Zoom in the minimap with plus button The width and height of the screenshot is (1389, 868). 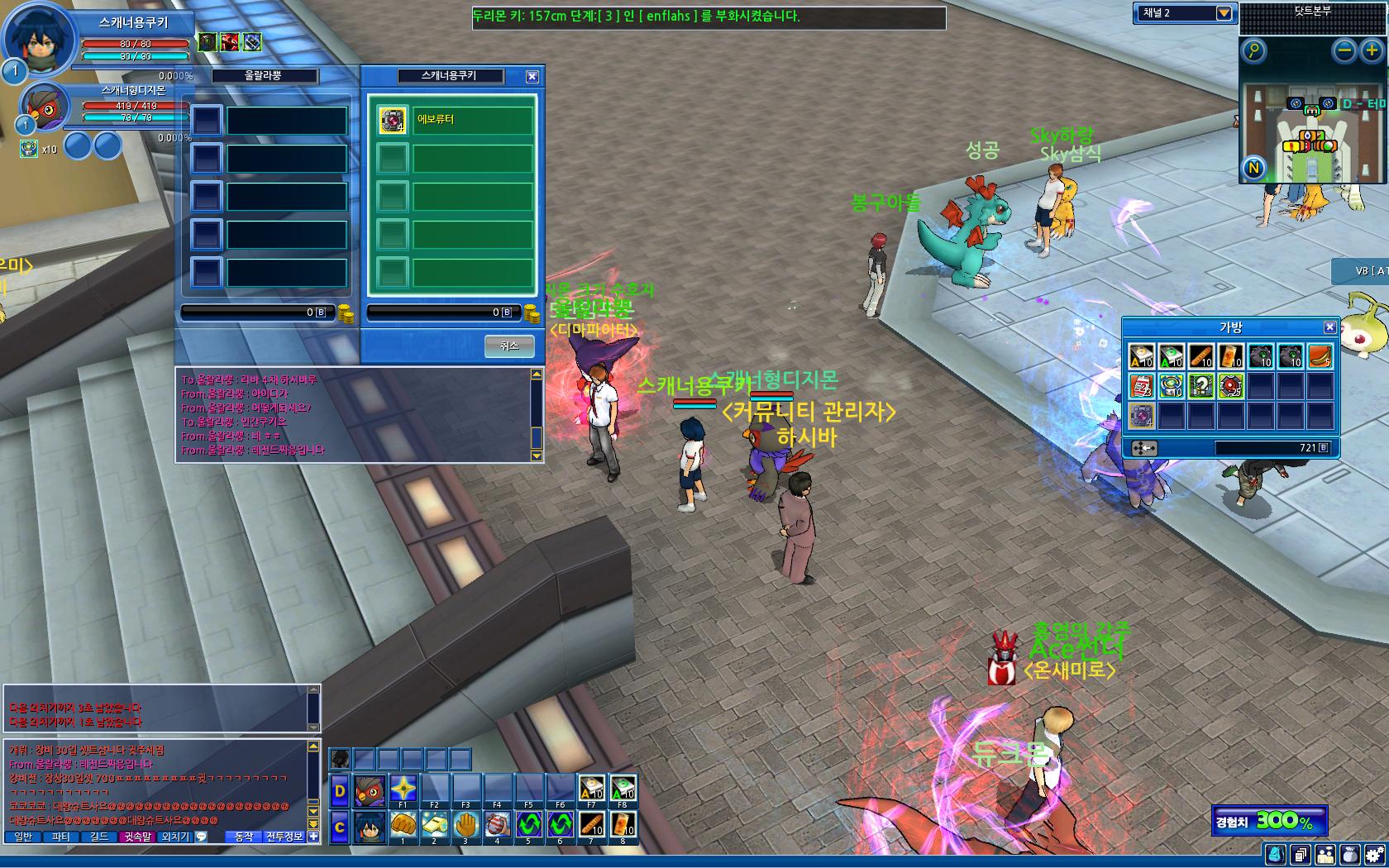point(1372,51)
